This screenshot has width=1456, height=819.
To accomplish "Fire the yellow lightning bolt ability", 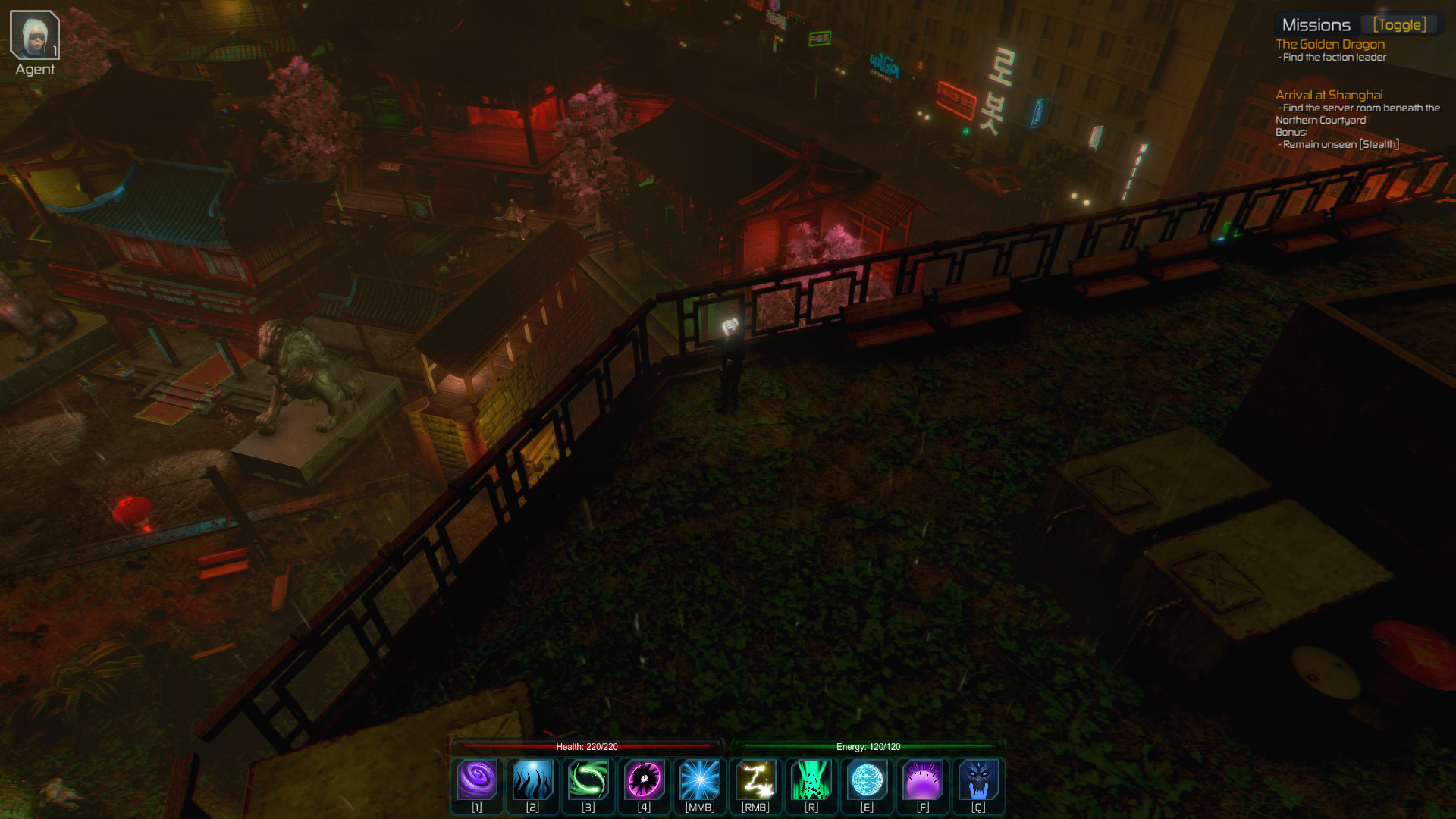I will click(755, 780).
